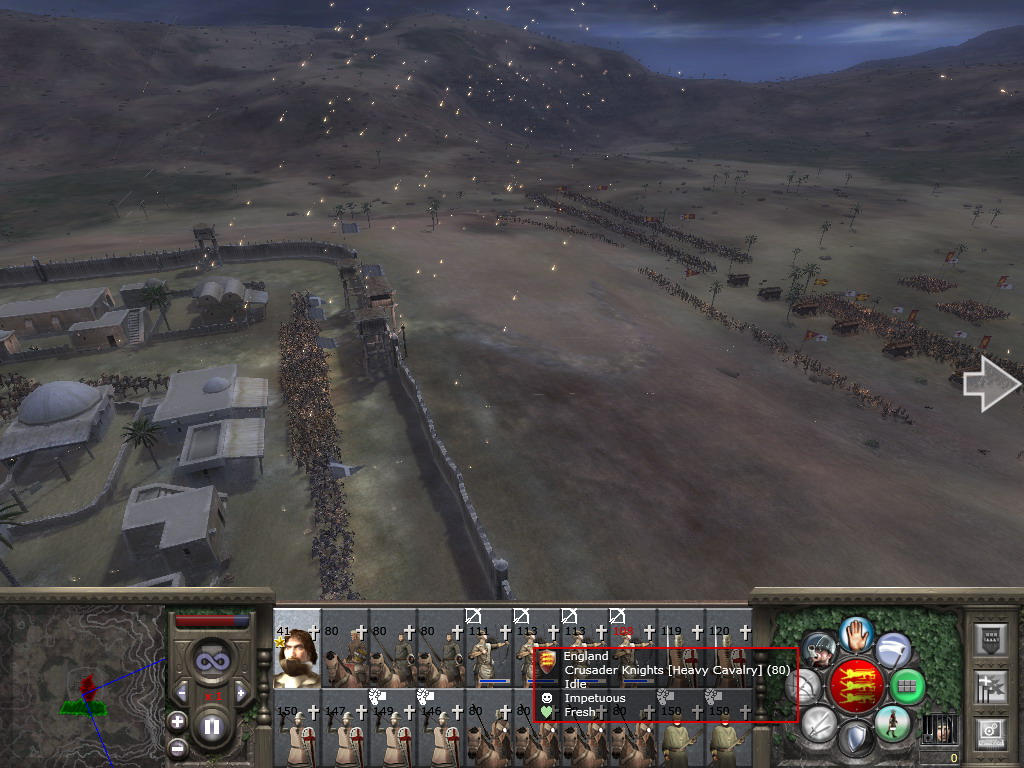
Task: Click the bow and arrow fire button
Action: tap(803, 686)
